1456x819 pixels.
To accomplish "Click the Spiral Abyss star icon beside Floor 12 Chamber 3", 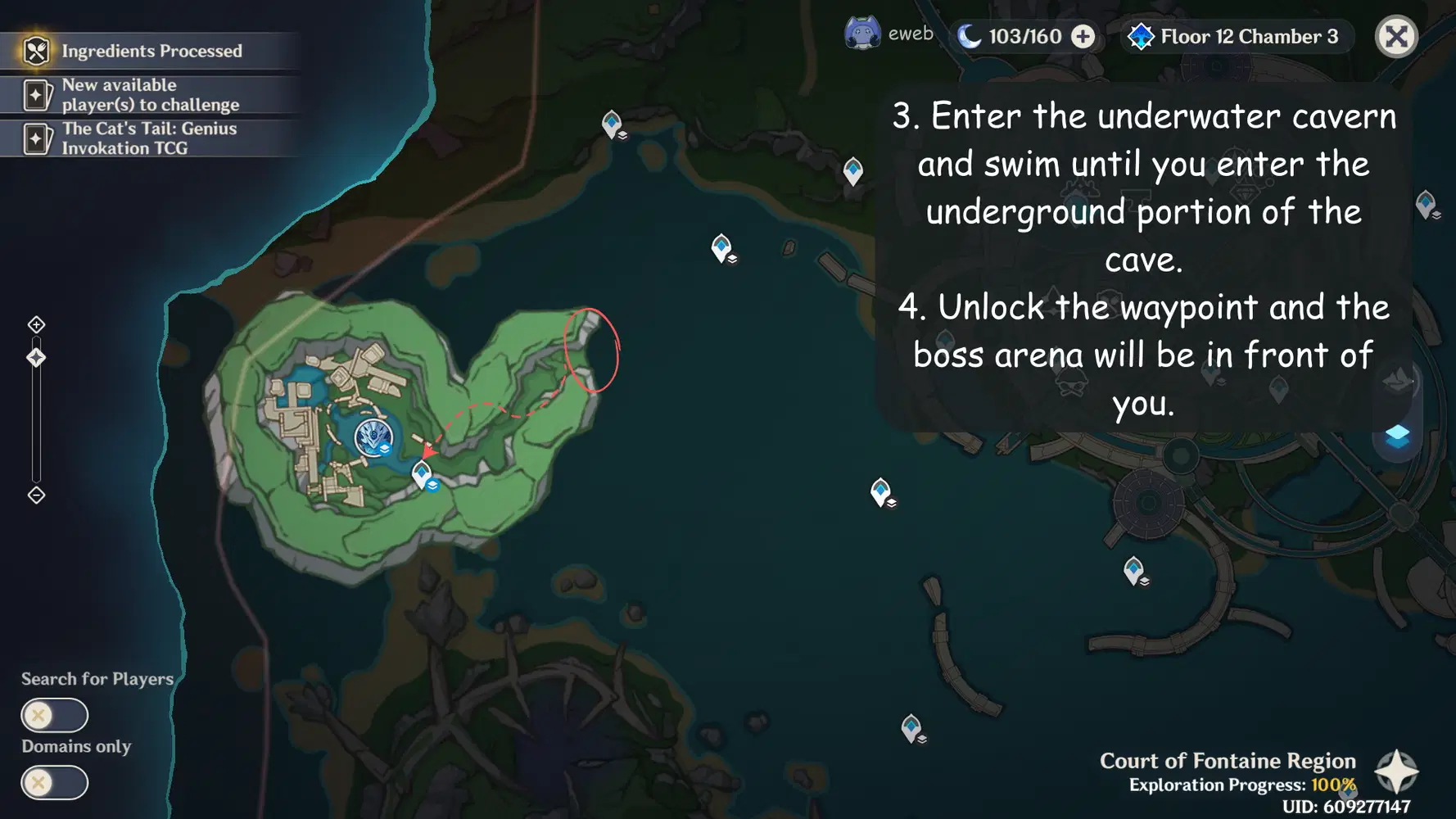I will 1142,36.
